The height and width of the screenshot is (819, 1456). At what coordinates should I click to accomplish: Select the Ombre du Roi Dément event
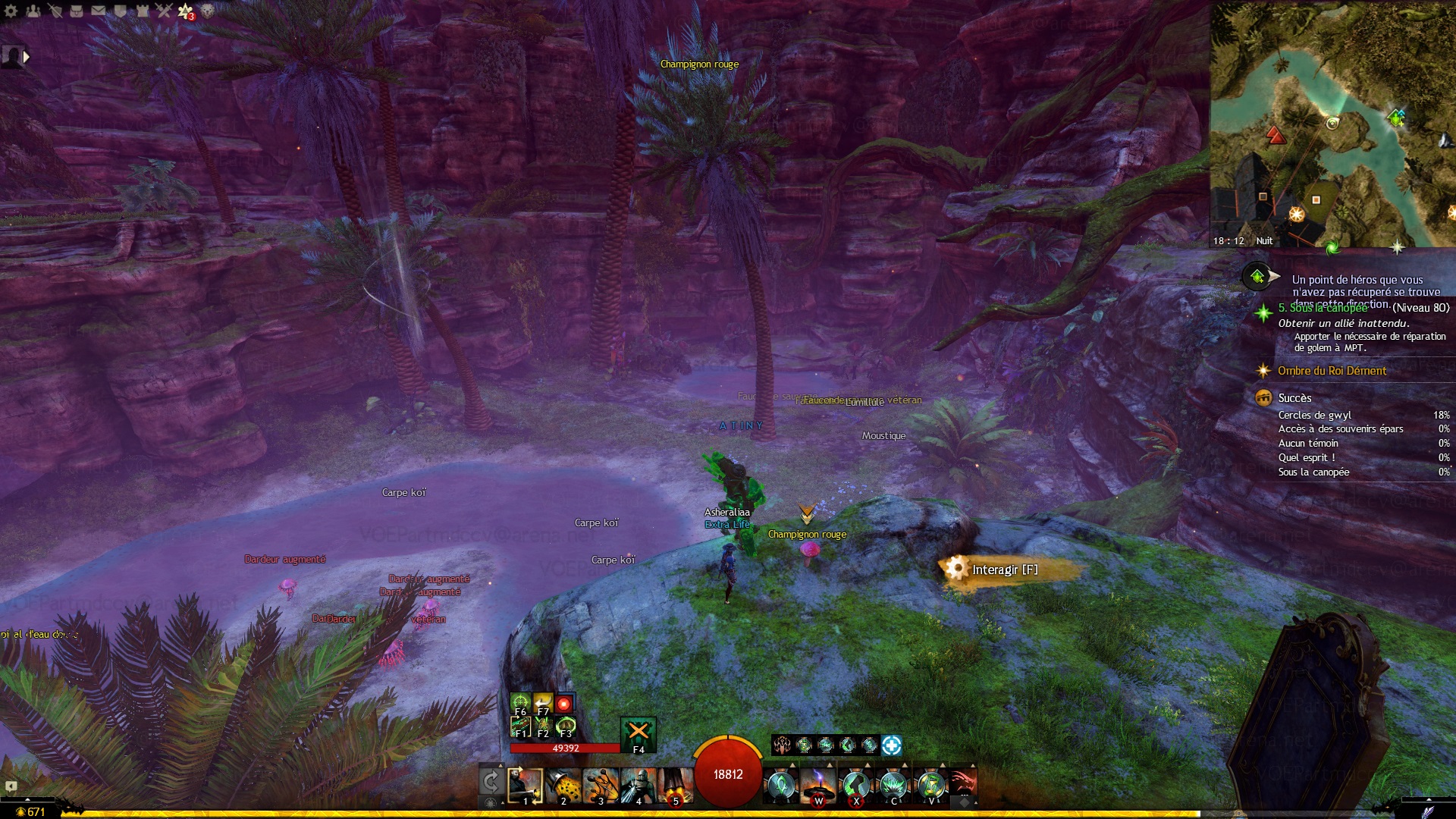1332,371
